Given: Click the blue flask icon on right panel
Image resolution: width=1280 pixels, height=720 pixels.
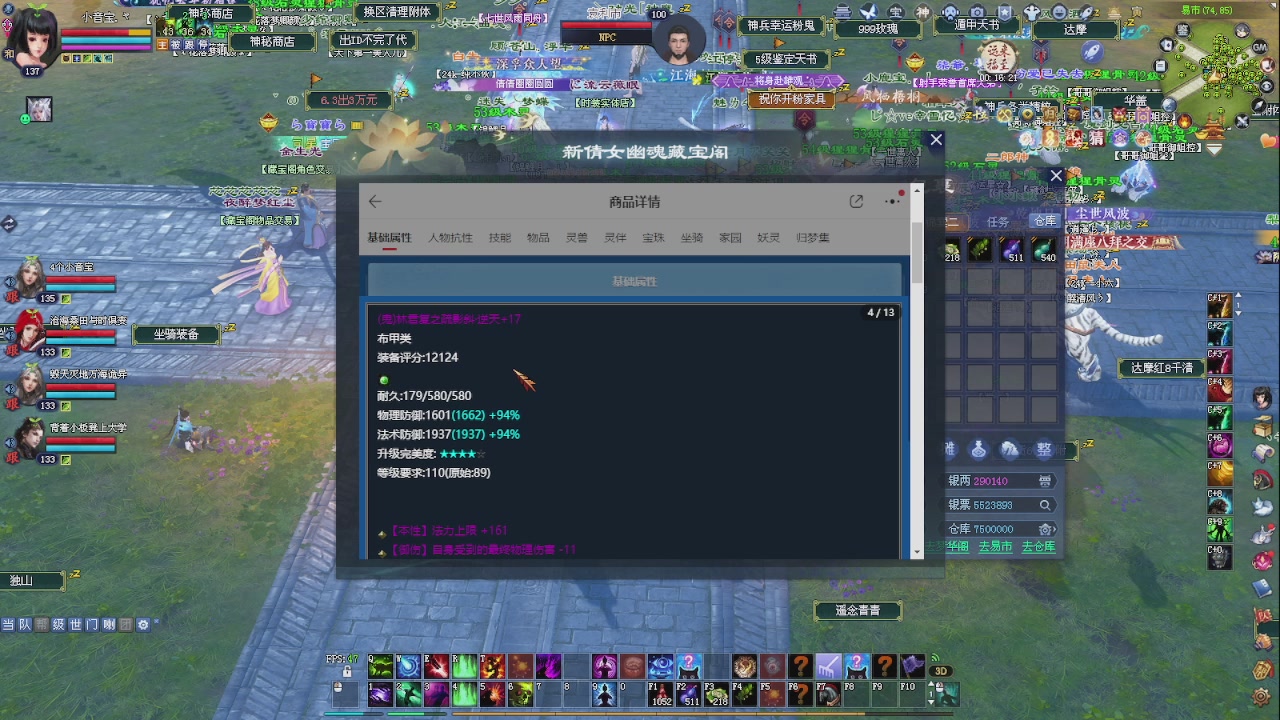Looking at the screenshot, I should click(x=978, y=450).
